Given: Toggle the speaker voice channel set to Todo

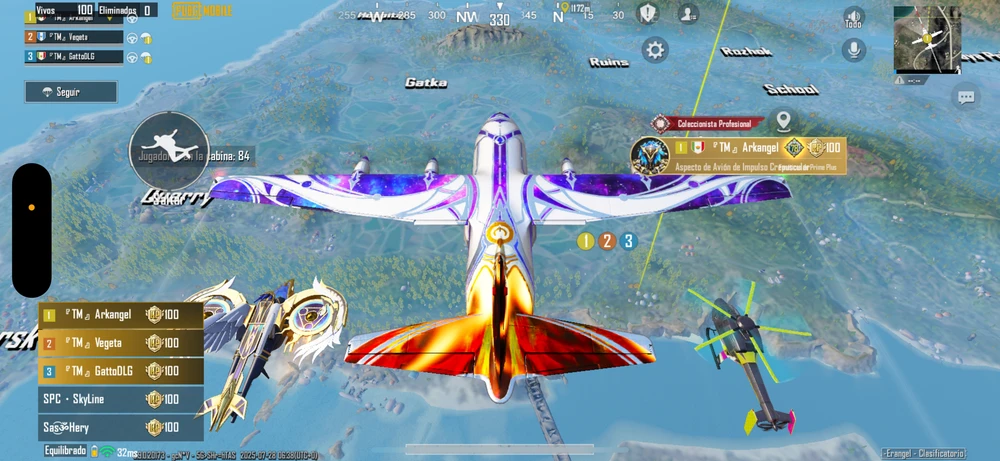Looking at the screenshot, I should coord(853,17).
